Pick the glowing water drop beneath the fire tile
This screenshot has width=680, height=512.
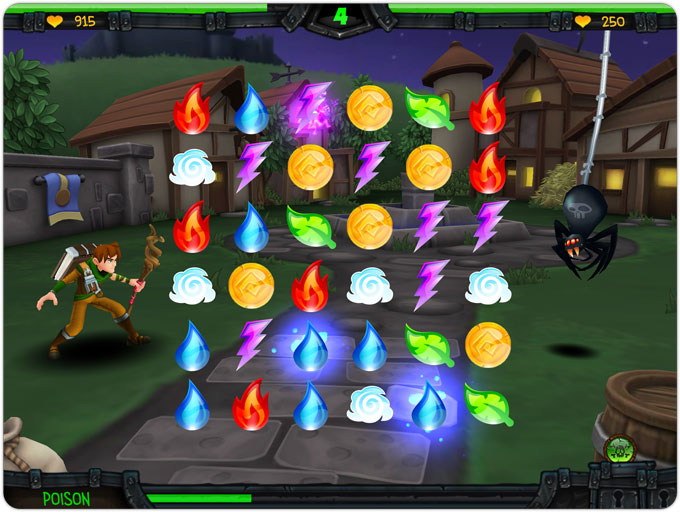click(311, 345)
